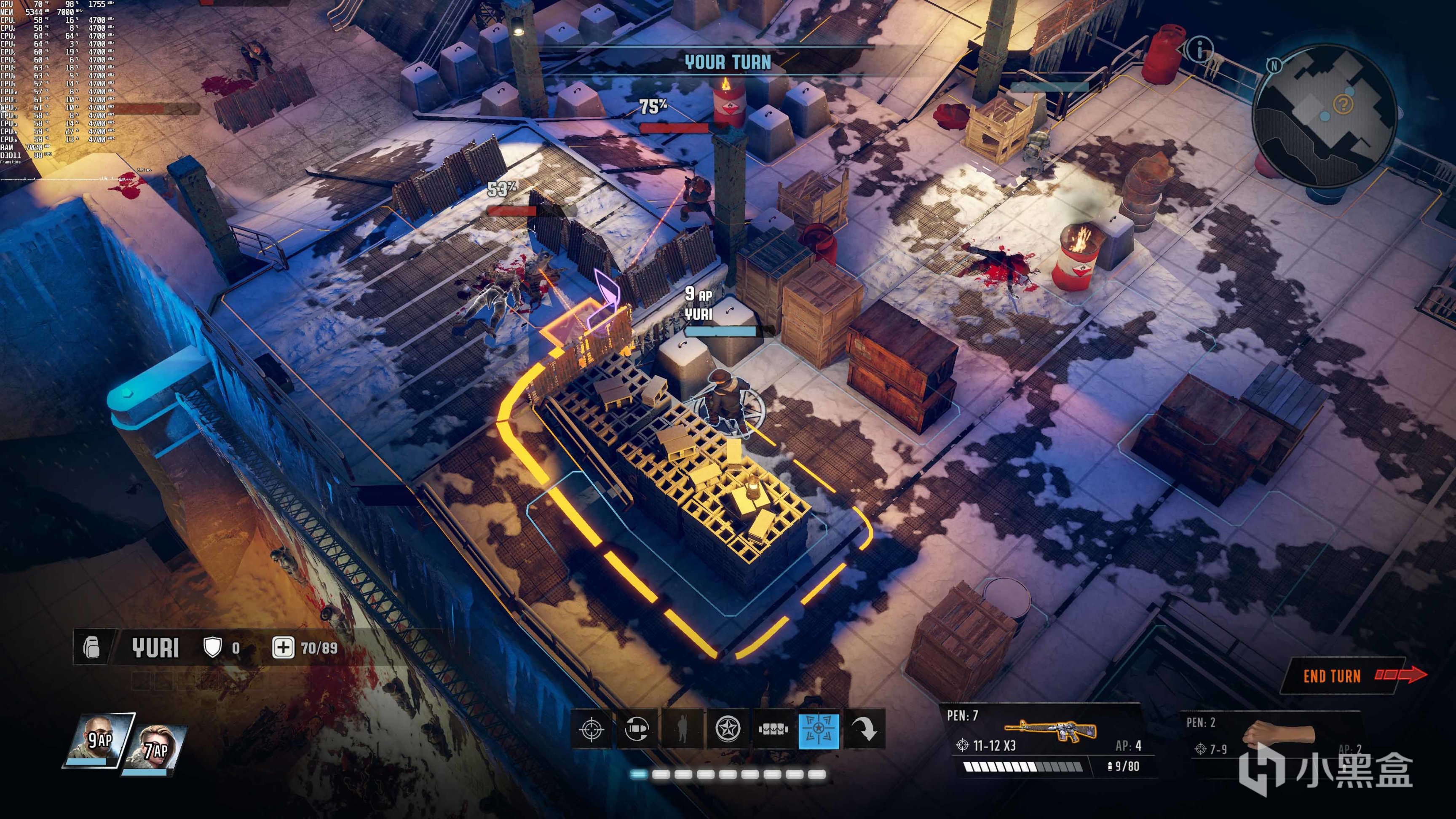Activate the crosshair precision strike ability
The width and height of the screenshot is (1456, 819).
592,729
